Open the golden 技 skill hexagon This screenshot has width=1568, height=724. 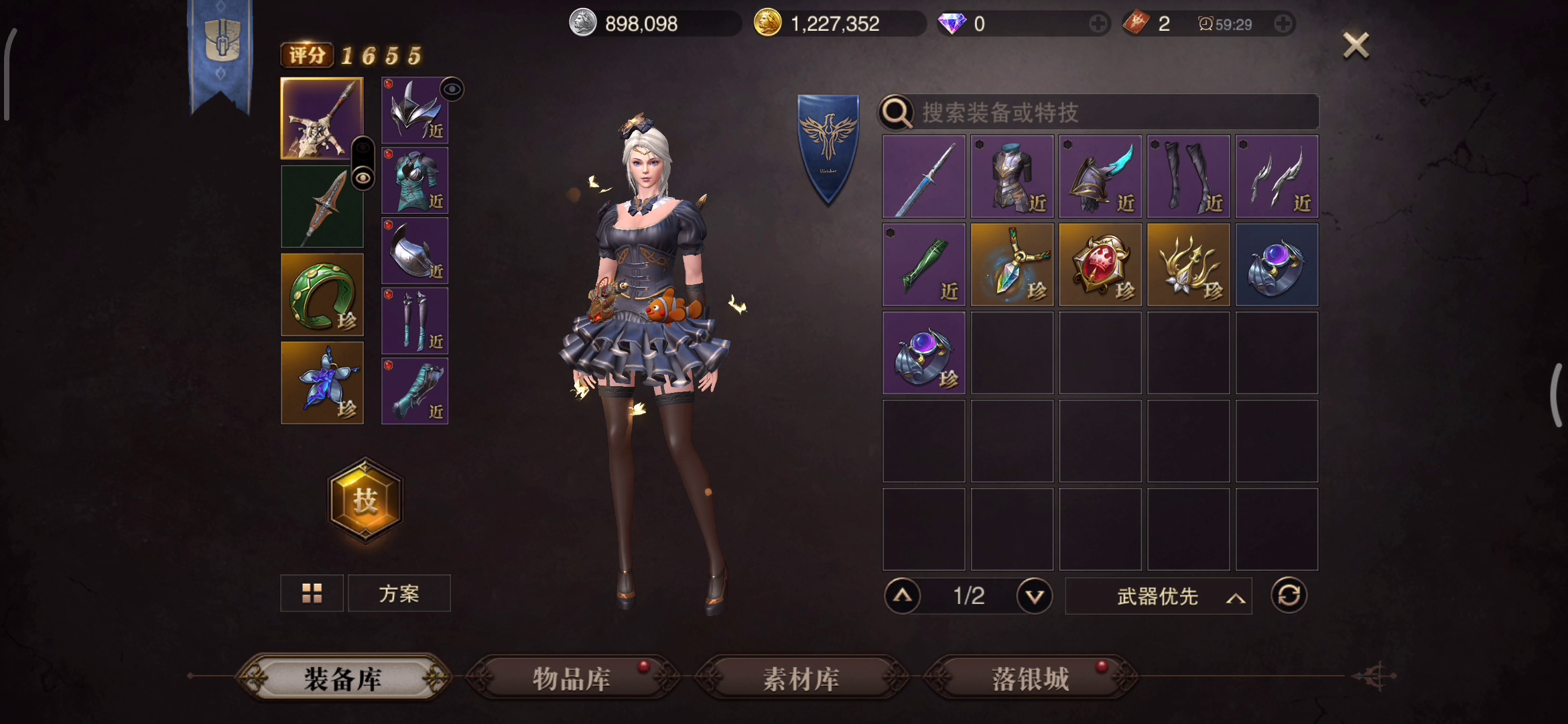pyautogui.click(x=365, y=500)
